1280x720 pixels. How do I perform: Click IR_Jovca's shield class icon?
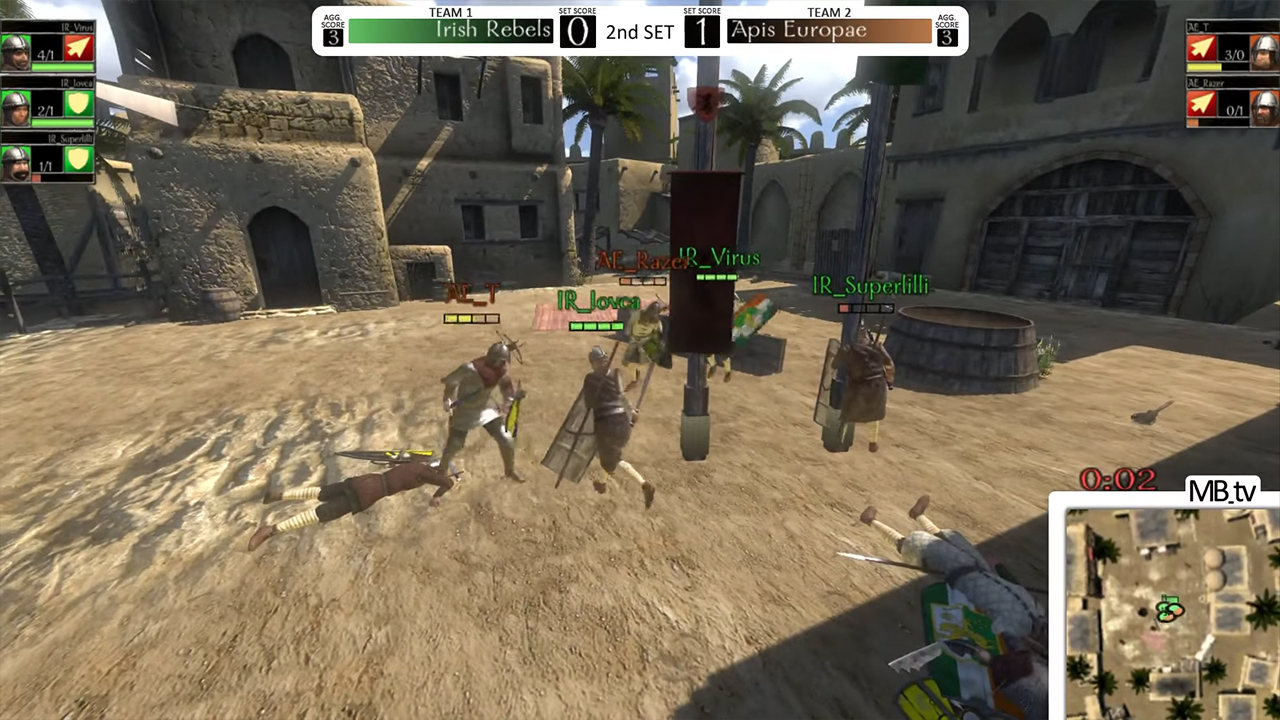click(78, 104)
